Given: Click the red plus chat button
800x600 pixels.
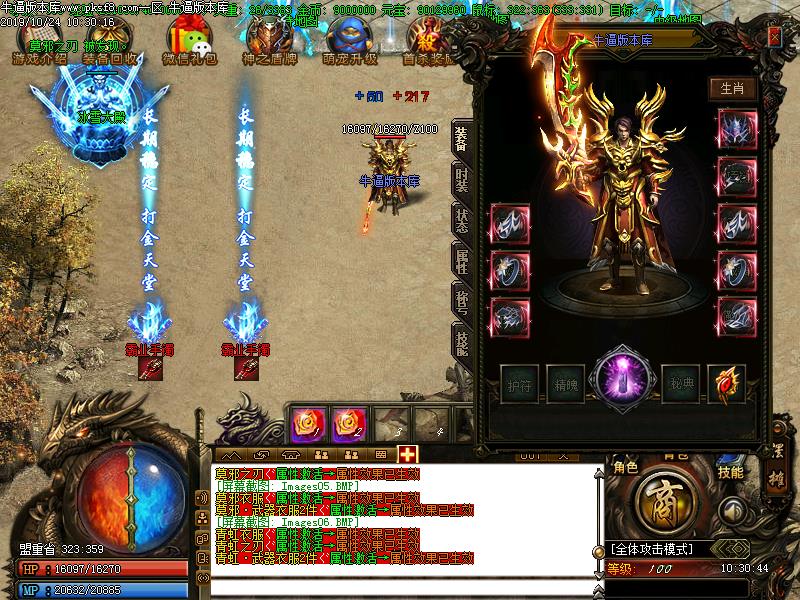Looking at the screenshot, I should [x=407, y=454].
